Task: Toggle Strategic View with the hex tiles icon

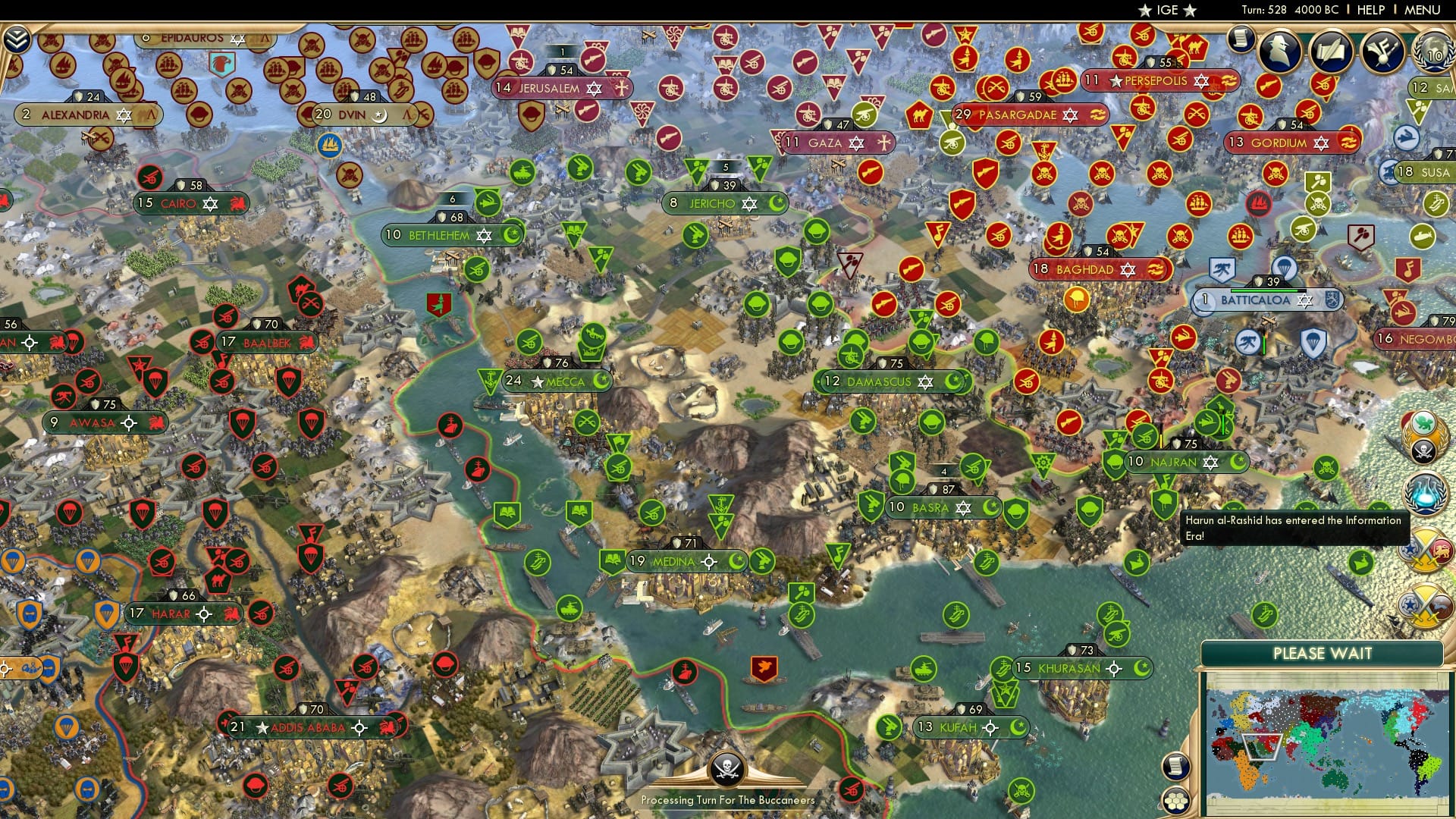Action: 1175,801
